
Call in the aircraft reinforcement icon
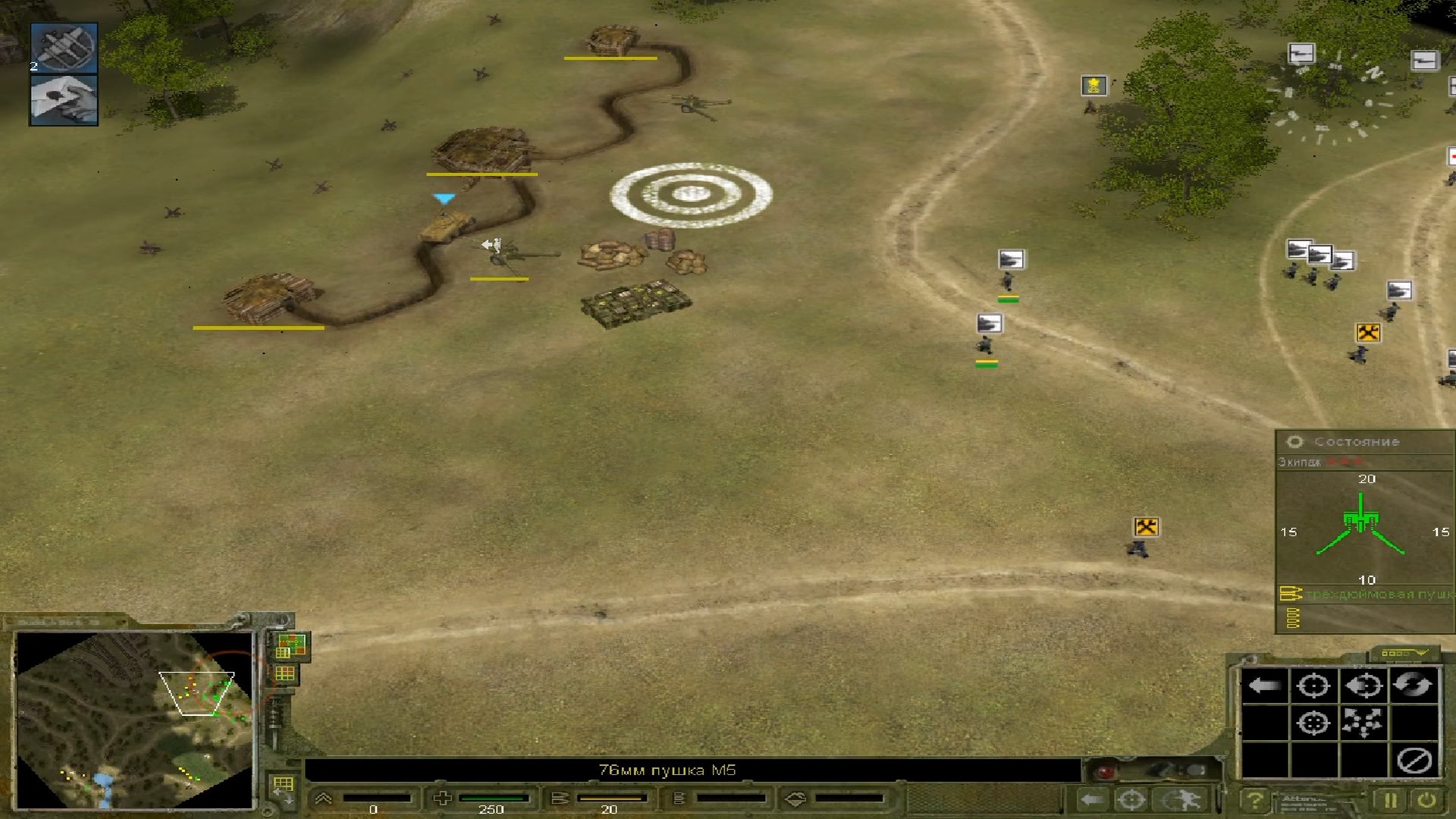(x=64, y=48)
